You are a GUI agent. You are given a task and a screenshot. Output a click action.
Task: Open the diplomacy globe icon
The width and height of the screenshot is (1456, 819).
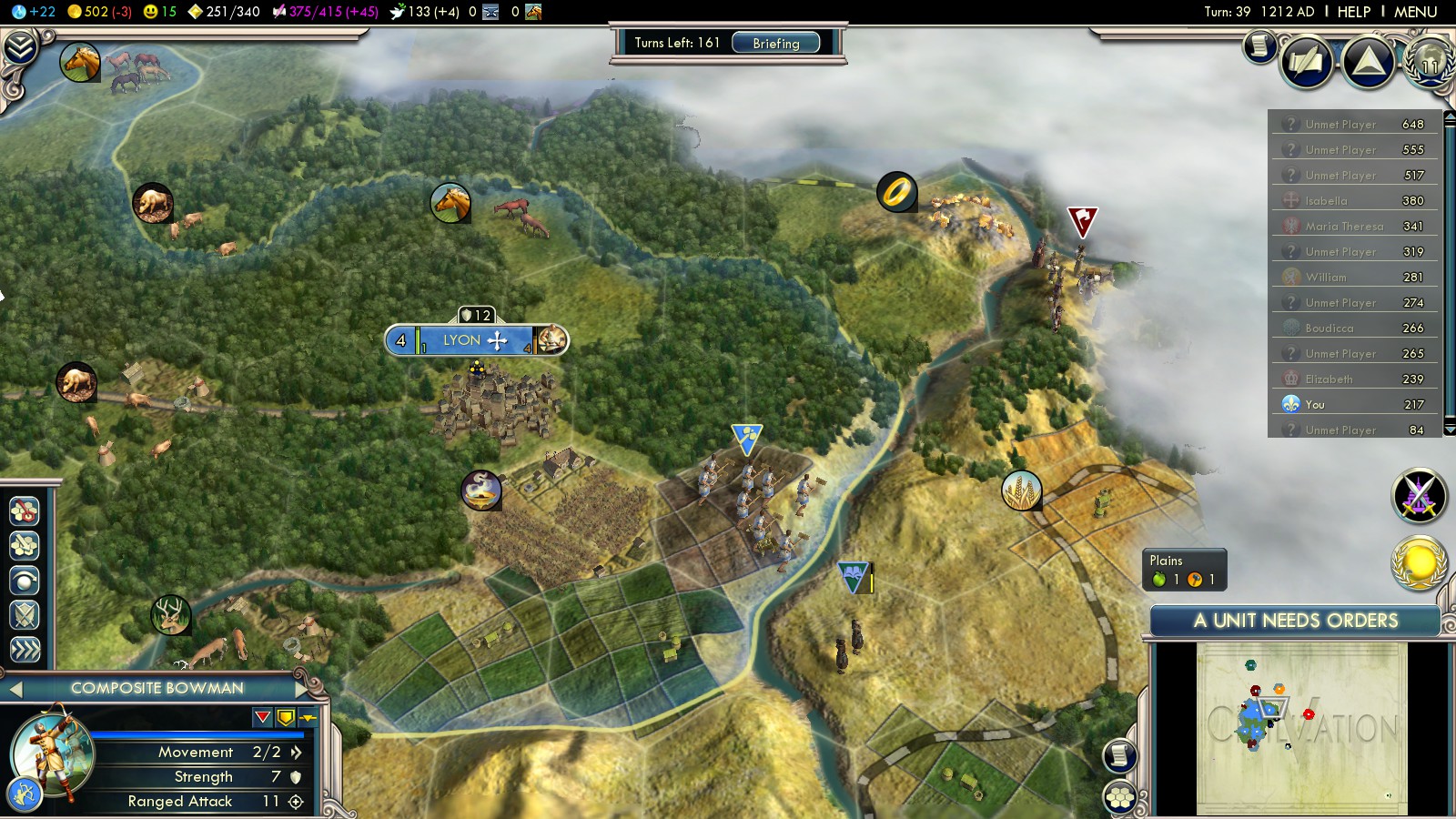pos(1430,62)
